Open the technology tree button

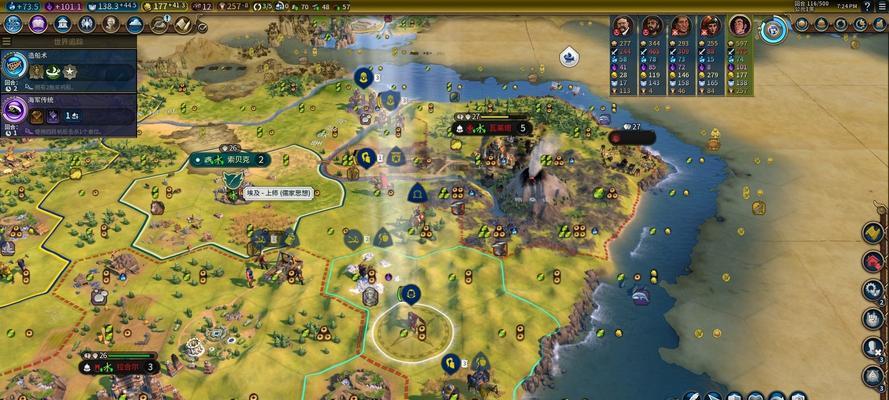pyautogui.click(x=14, y=24)
